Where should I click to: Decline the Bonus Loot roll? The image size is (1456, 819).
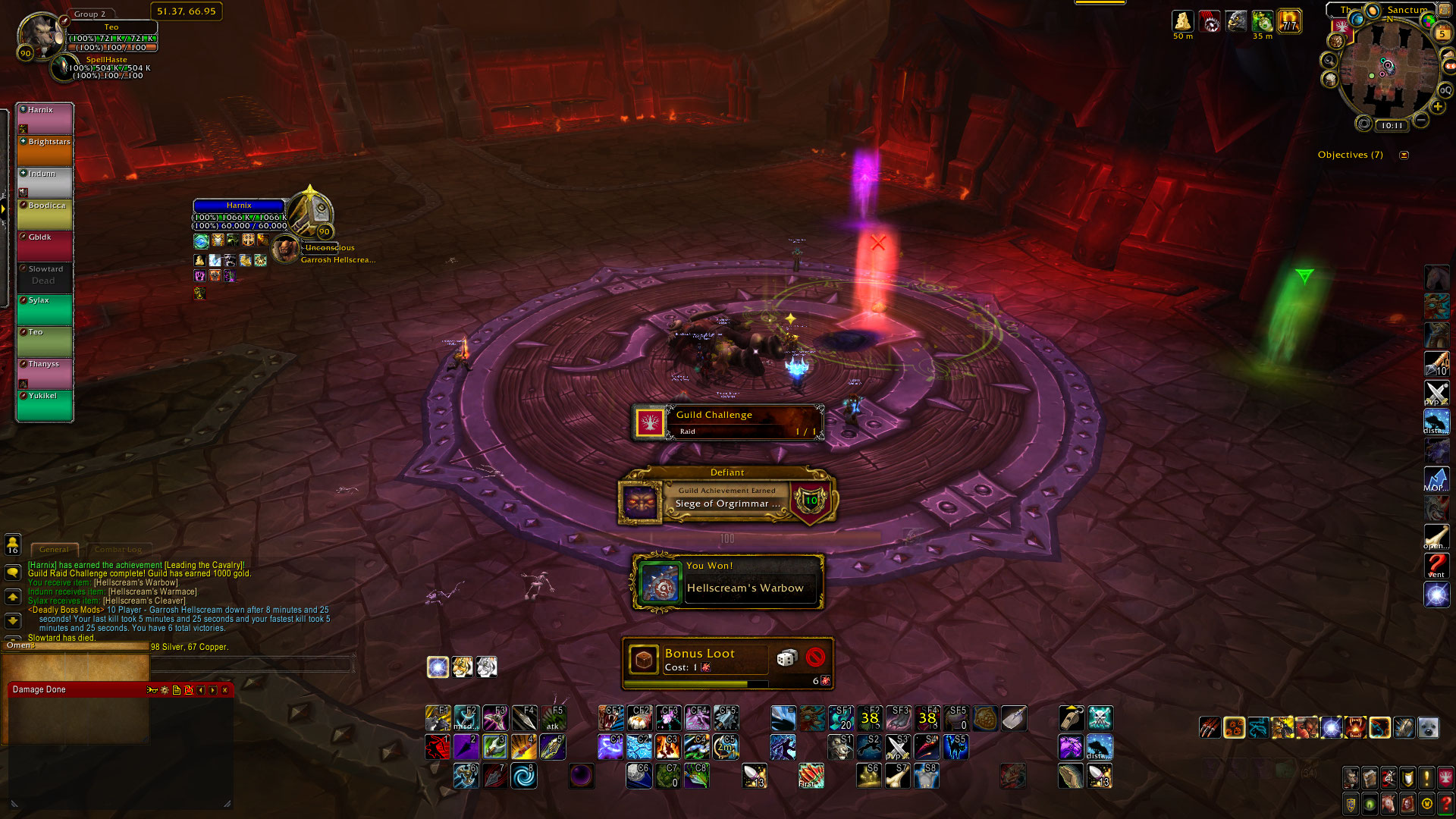point(815,657)
